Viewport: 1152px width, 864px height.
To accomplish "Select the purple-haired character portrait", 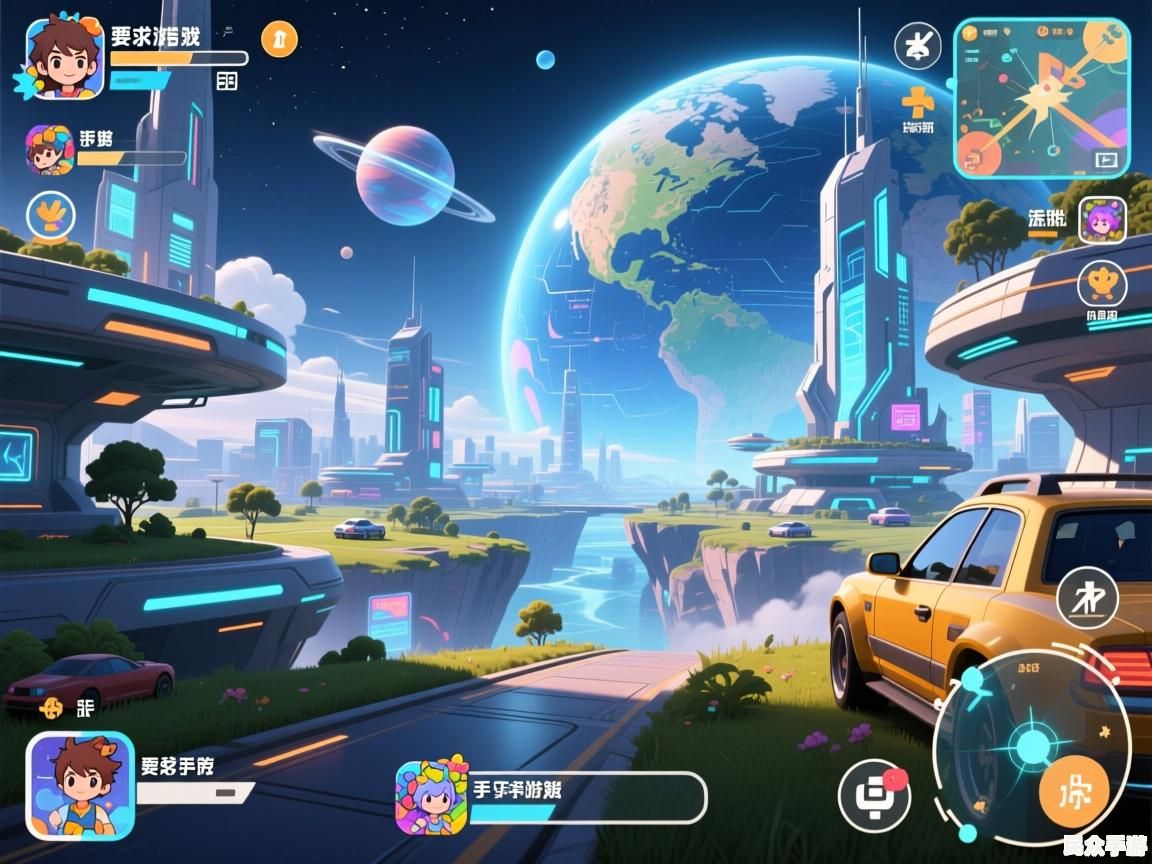I will pyautogui.click(x=1102, y=220).
